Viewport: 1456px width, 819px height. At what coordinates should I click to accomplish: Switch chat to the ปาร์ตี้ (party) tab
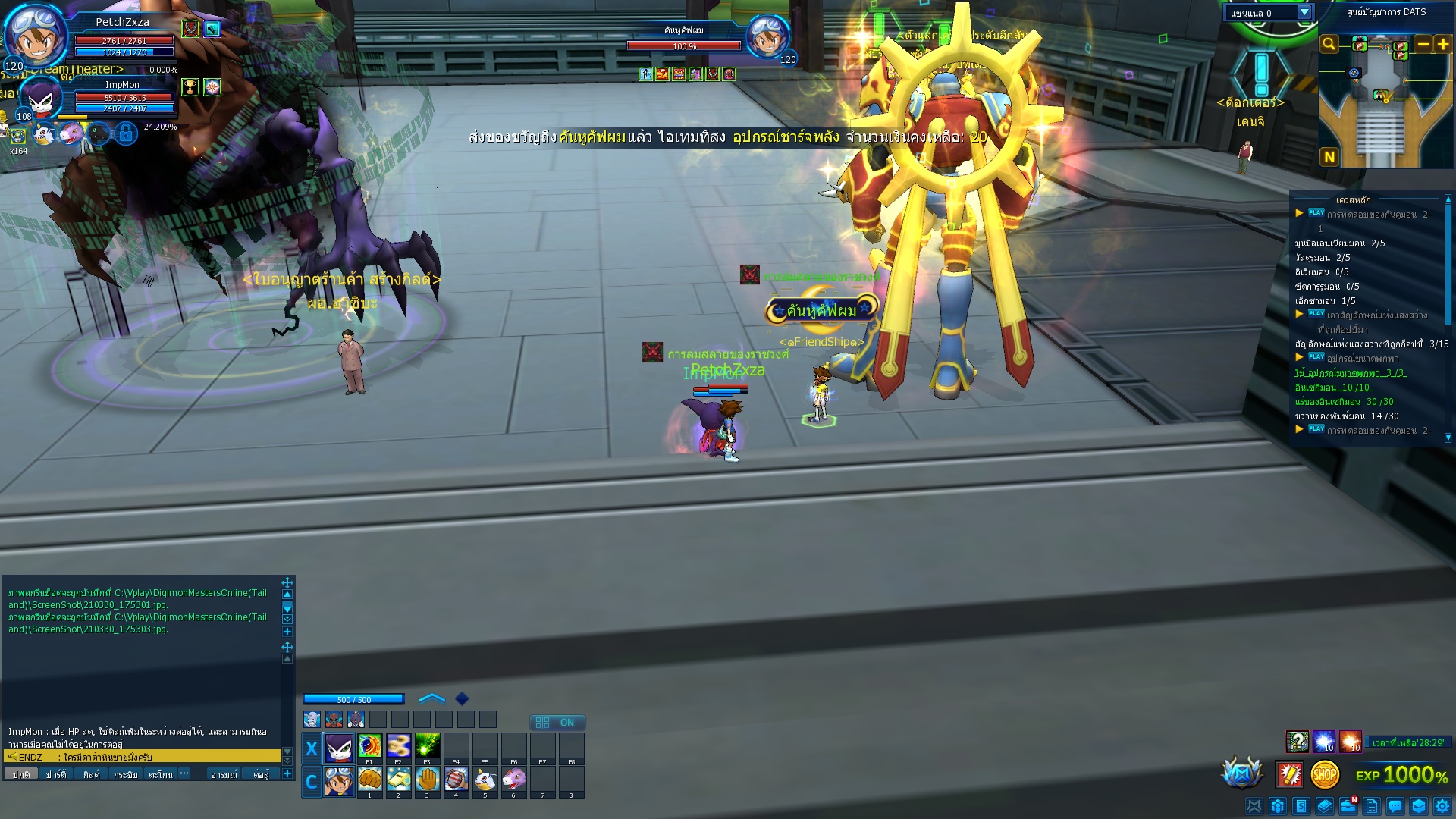pos(55,774)
